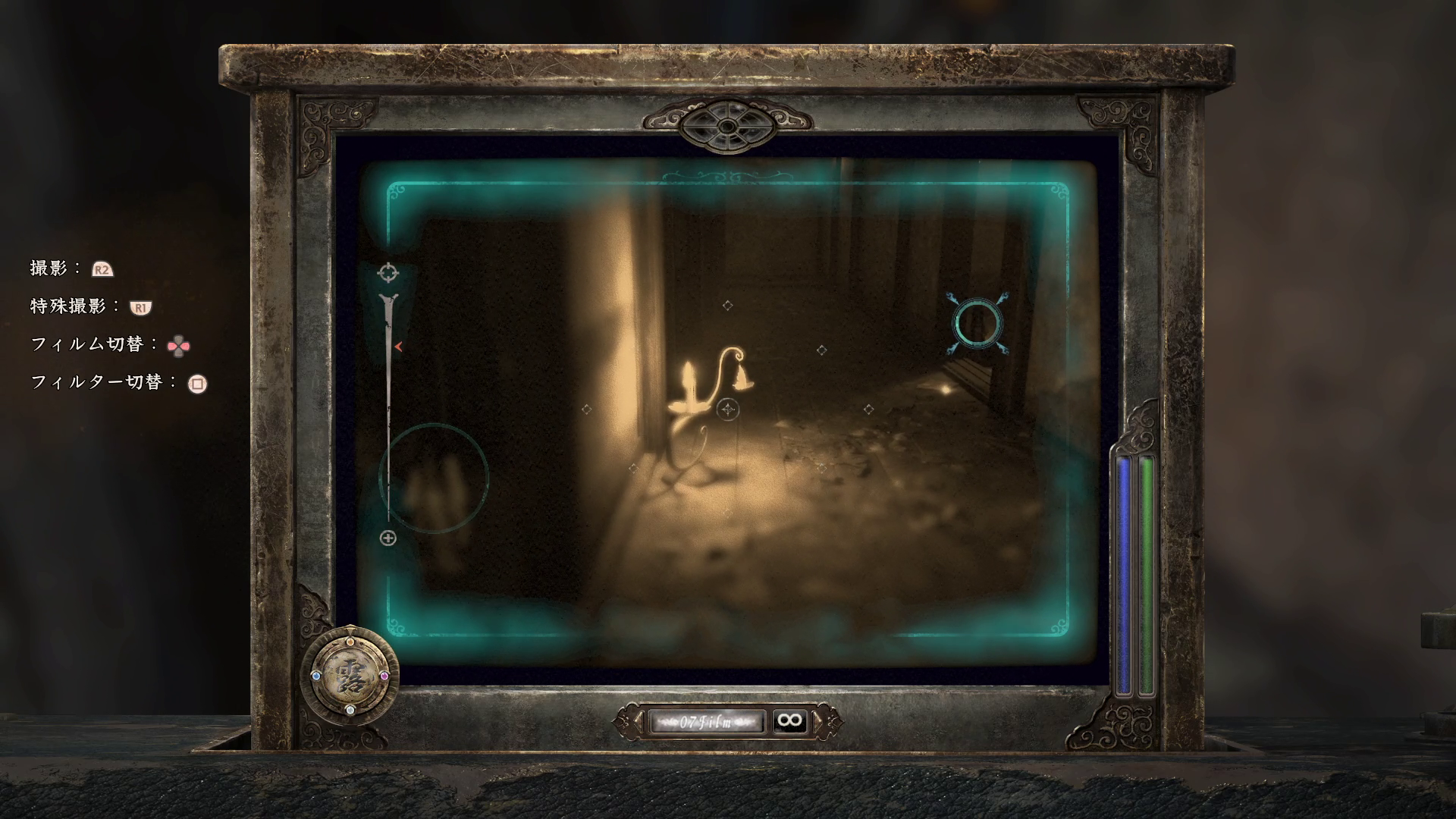The width and height of the screenshot is (1456, 819).
Task: Click the center focus reticle of the viewfinder
Action: point(728,410)
